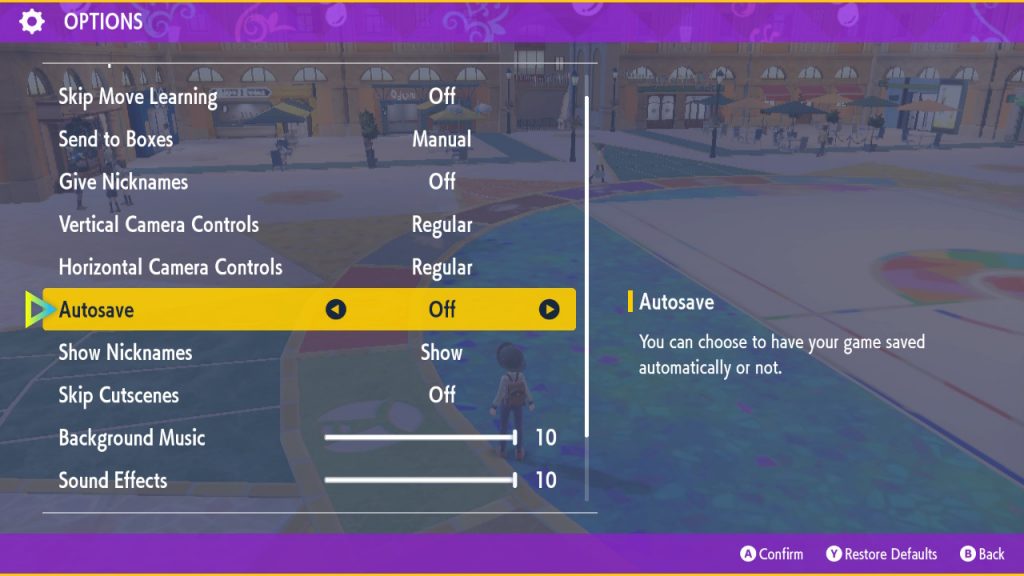The width and height of the screenshot is (1024, 576).
Task: Choose the Send to Boxes setting
Action: (116, 140)
